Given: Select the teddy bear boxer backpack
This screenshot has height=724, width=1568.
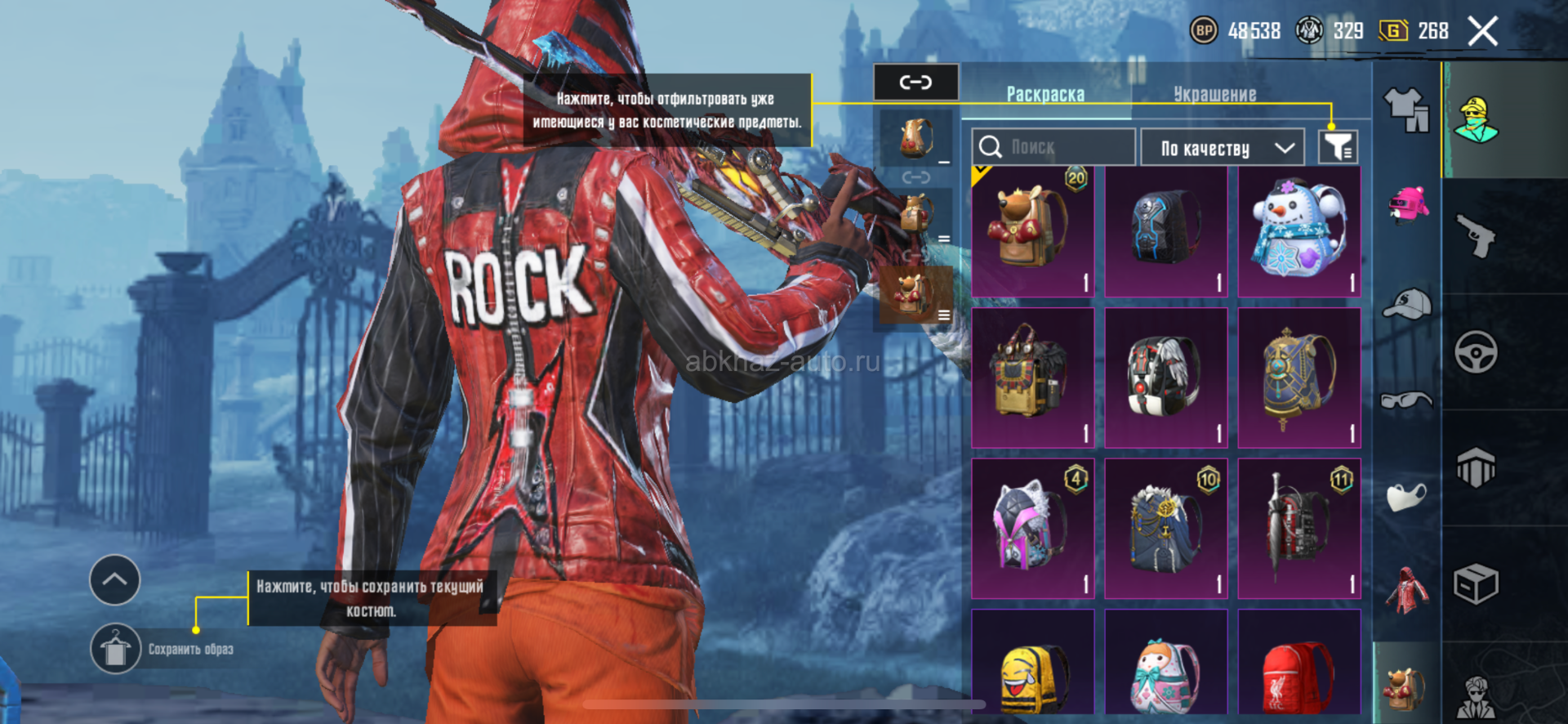Looking at the screenshot, I should (1033, 231).
